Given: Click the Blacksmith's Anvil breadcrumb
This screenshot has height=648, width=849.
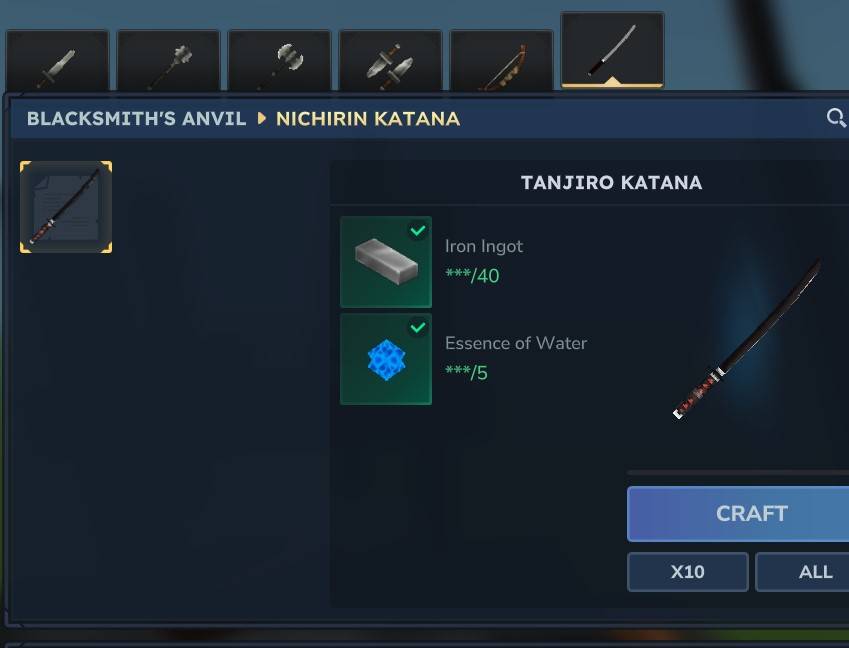Looking at the screenshot, I should 136,119.
